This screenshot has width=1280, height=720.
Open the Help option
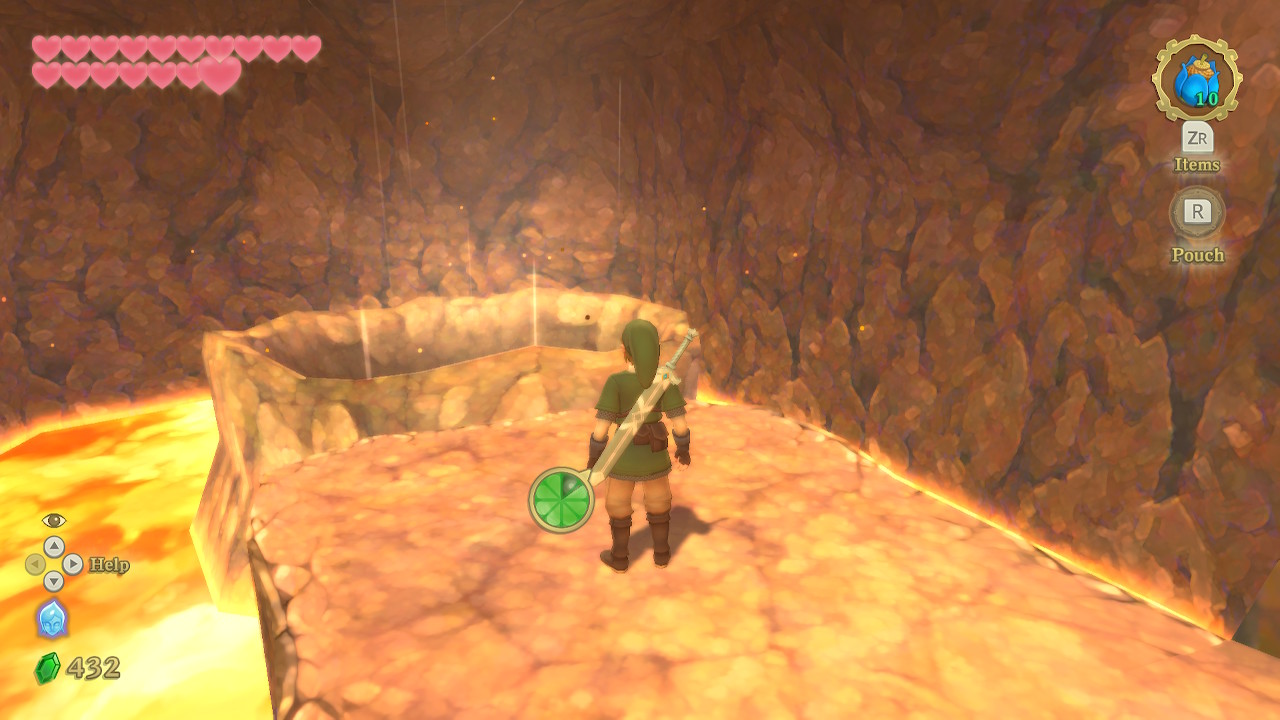108,565
